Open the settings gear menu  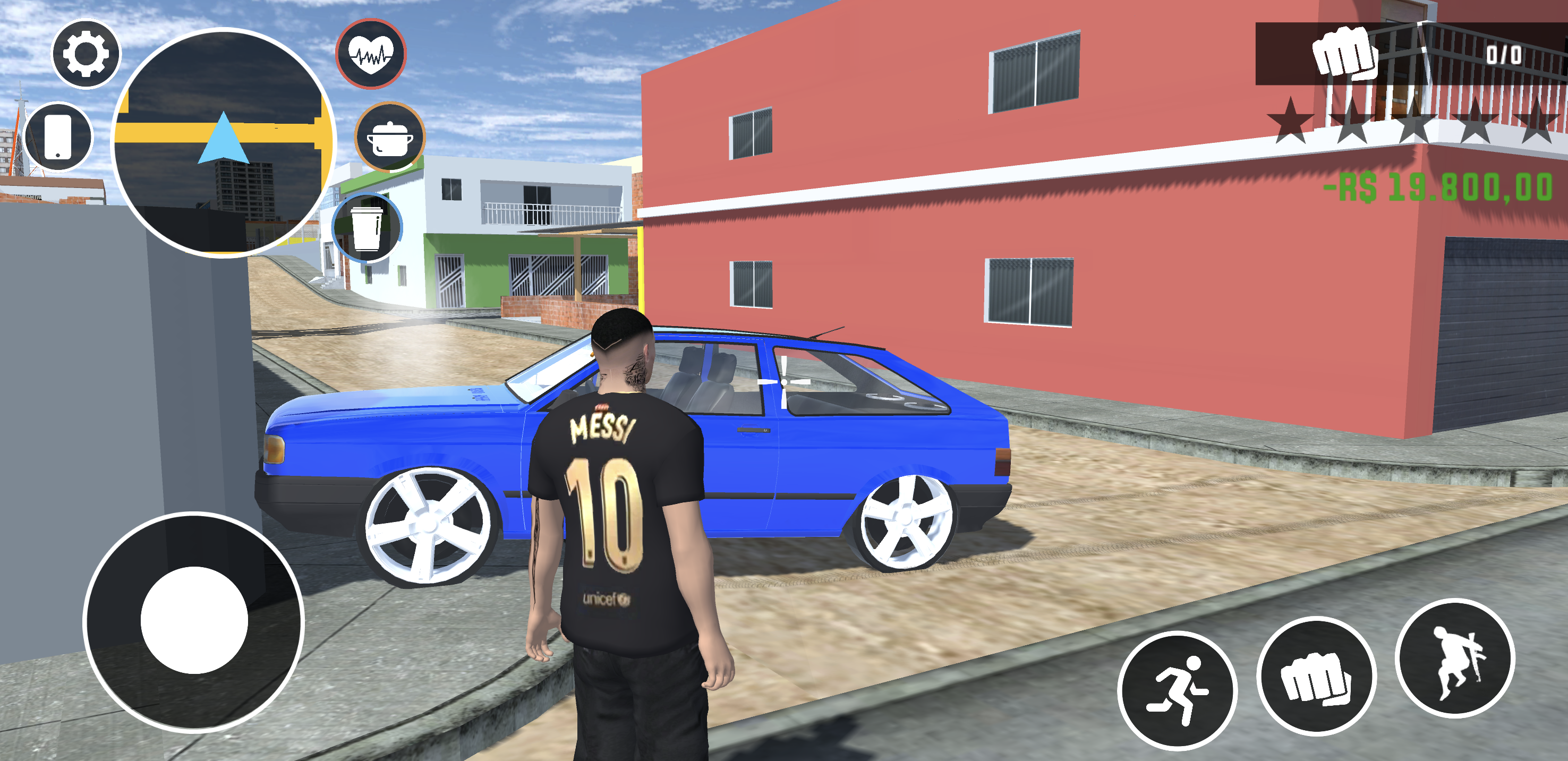[85, 55]
